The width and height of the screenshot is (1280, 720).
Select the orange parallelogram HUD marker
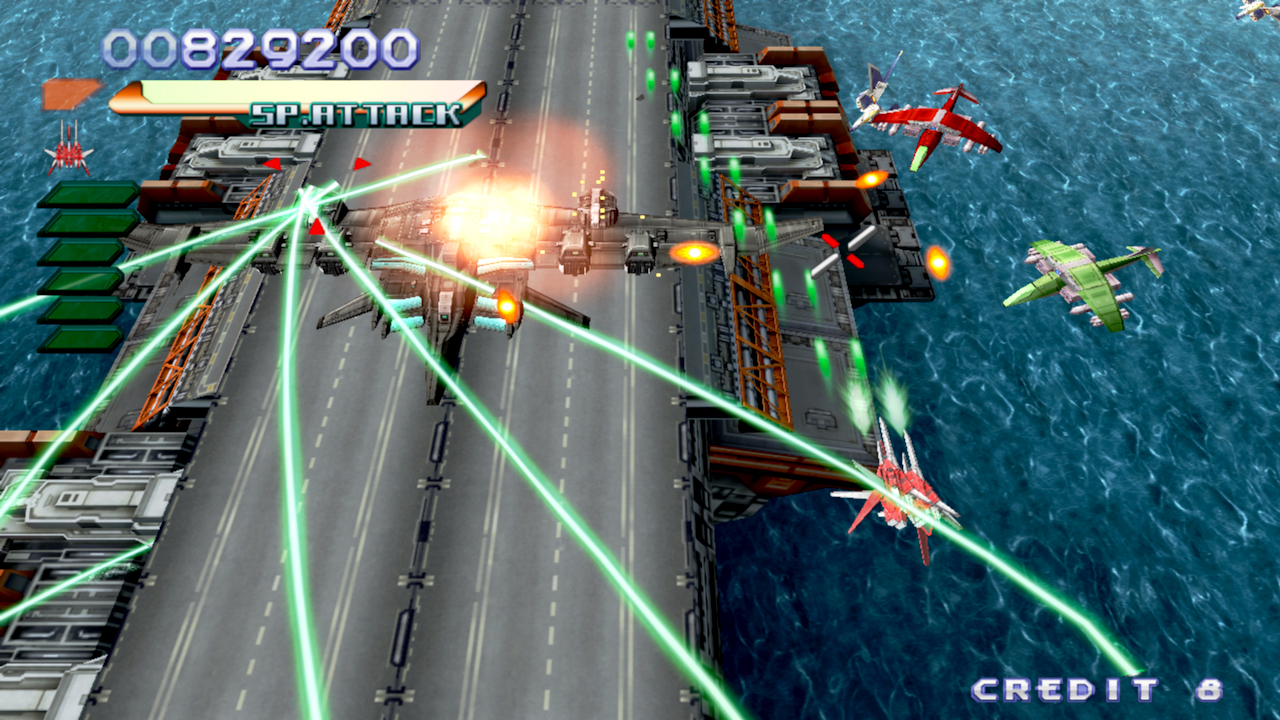[x=71, y=94]
